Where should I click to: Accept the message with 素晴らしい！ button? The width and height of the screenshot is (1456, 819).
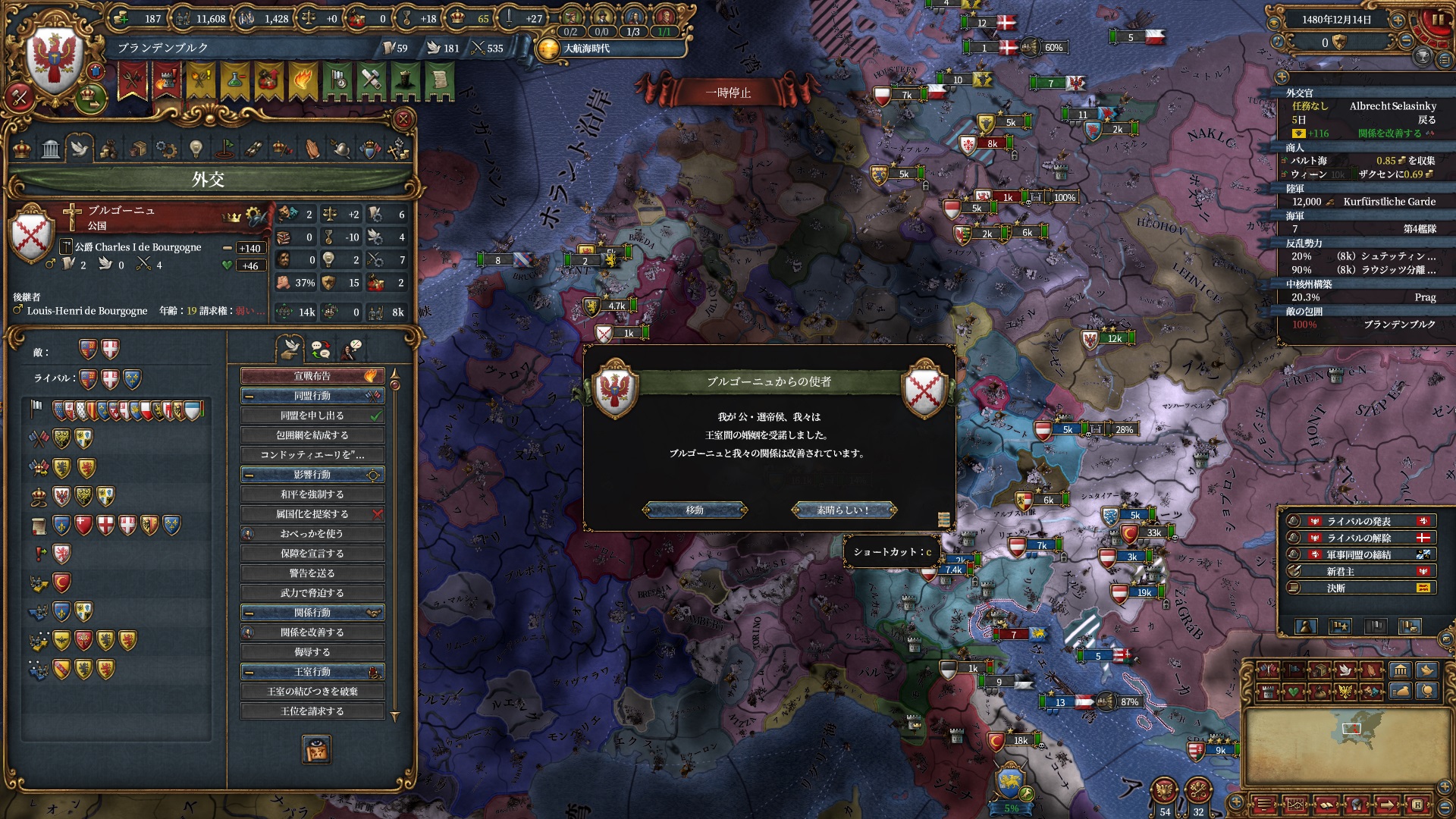click(843, 510)
